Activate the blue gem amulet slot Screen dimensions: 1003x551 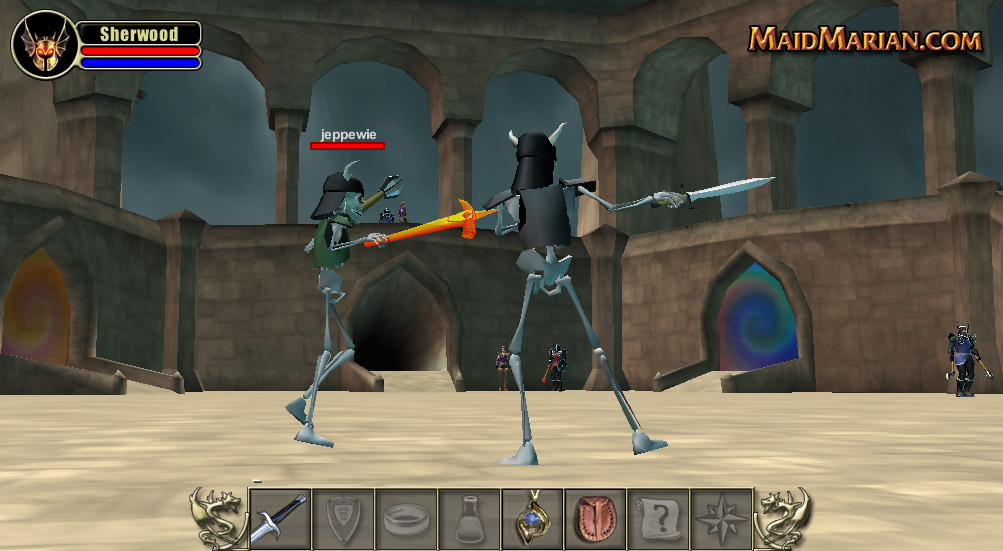pyautogui.click(x=532, y=518)
